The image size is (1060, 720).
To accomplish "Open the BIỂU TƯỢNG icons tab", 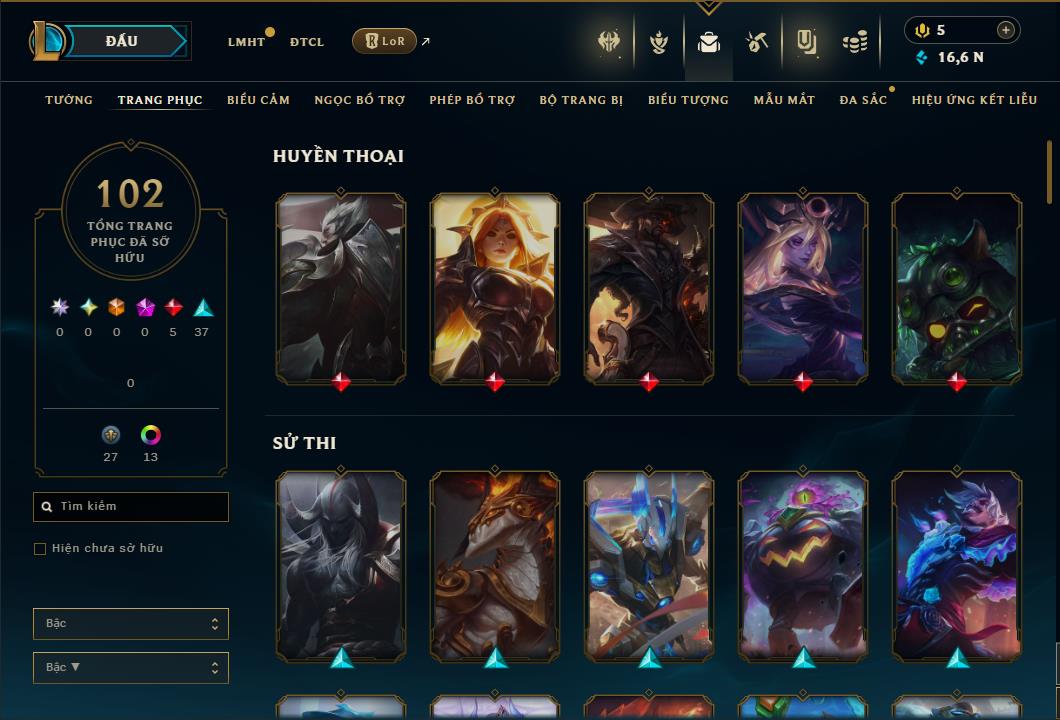I will (x=688, y=100).
